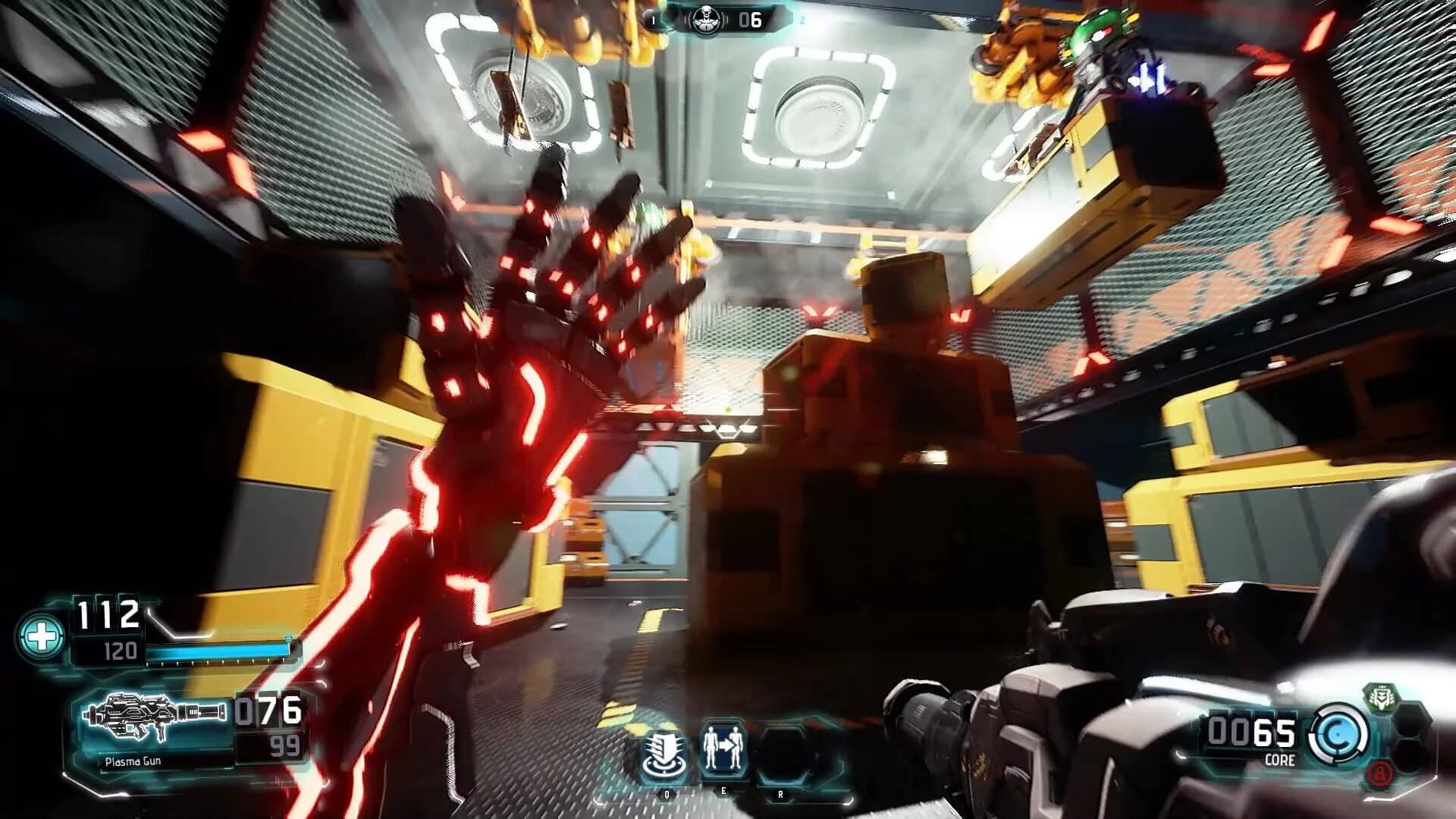Click the green faction emblem near the Core counter
This screenshot has width=1456, height=819.
(x=1382, y=697)
